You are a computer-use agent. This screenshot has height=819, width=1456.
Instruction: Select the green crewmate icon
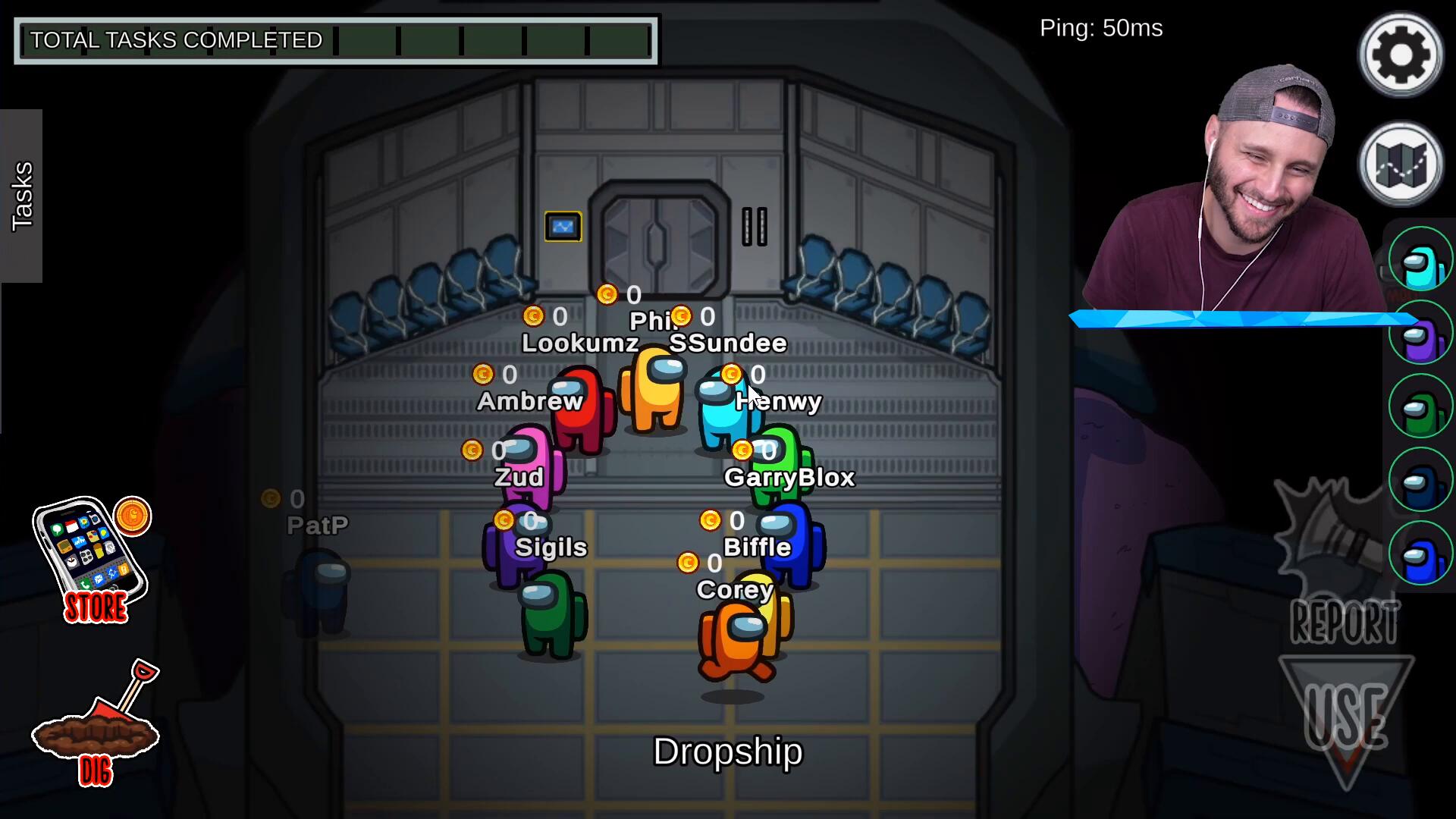1420,406
